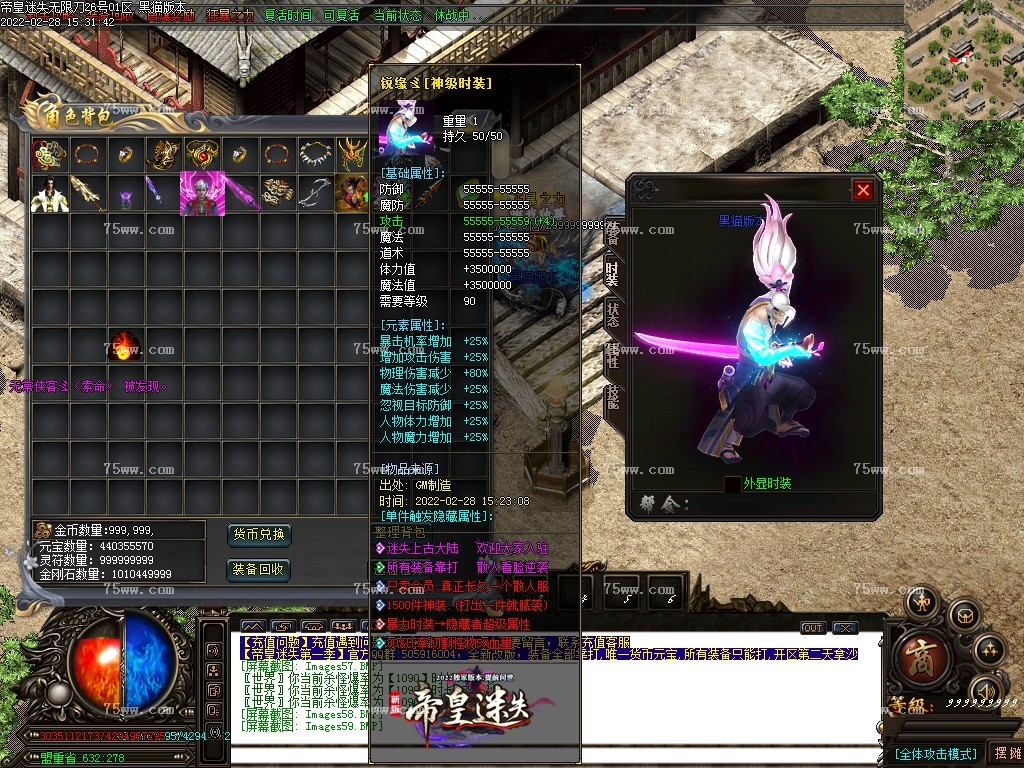Screen dimensions: 1024x768
Task: Click the minimap in the corner
Action: pyautogui.click(x=963, y=58)
